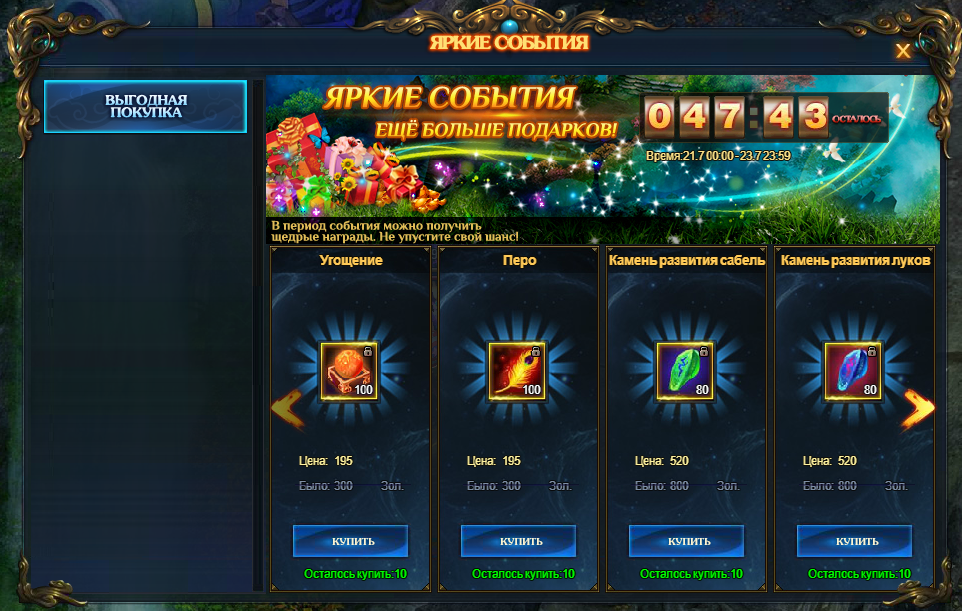This screenshot has height=611, width=962.
Task: Show next items with right arrow
Action: [918, 407]
